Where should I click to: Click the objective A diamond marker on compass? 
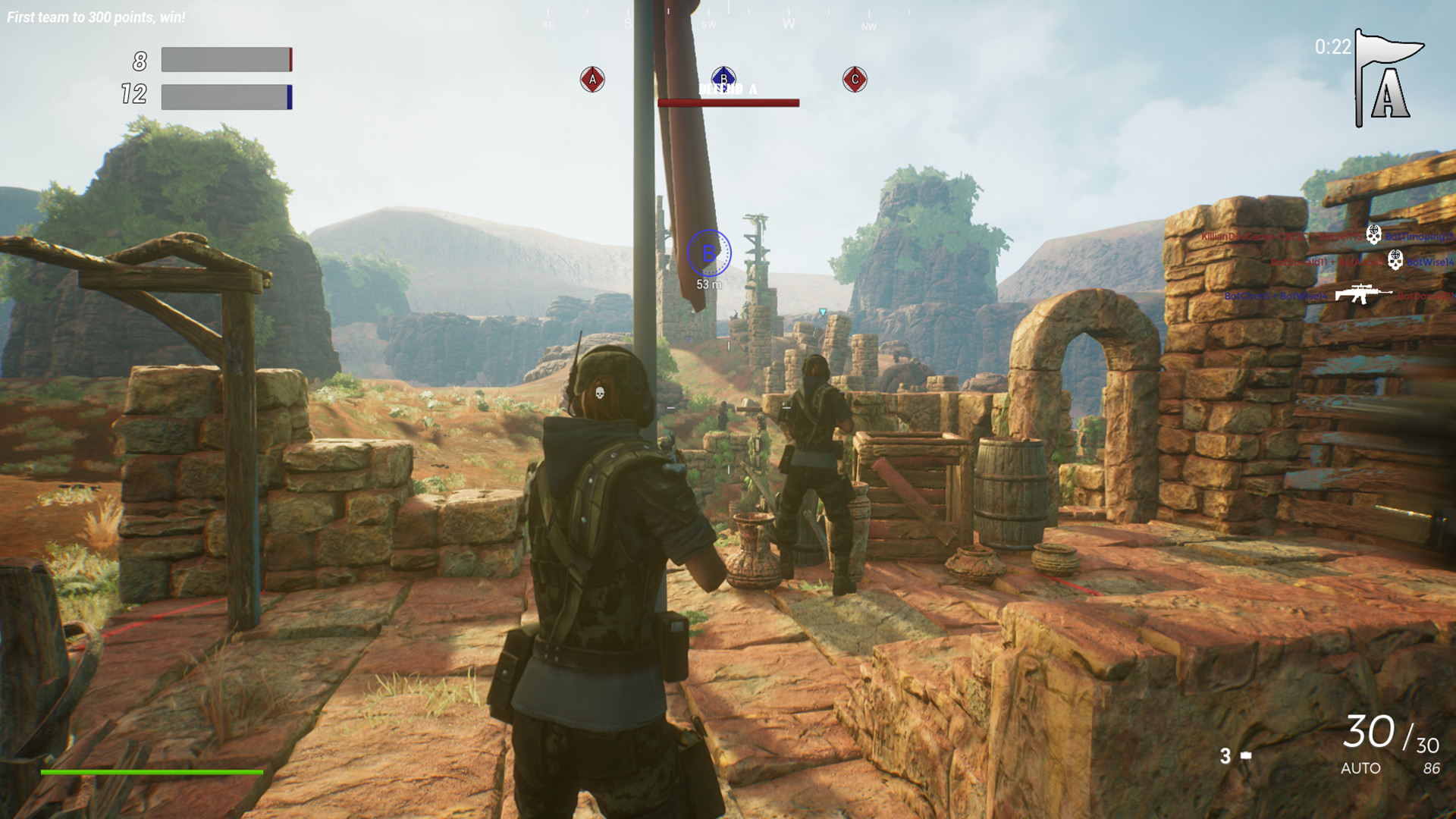point(591,78)
